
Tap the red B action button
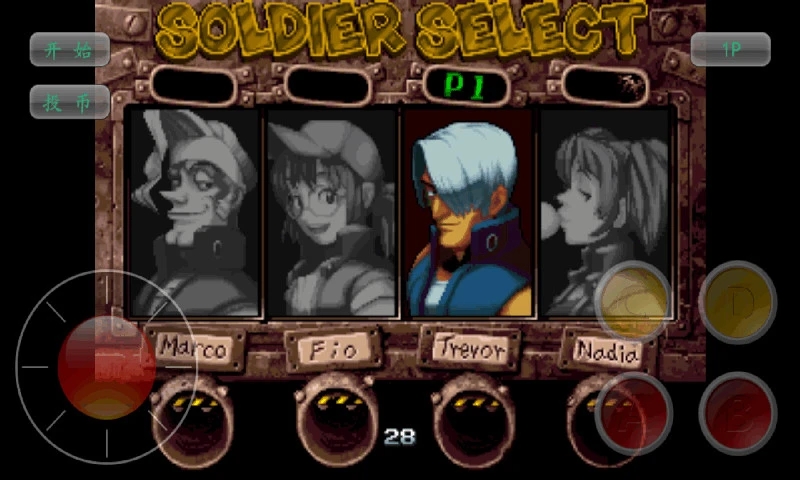point(737,414)
